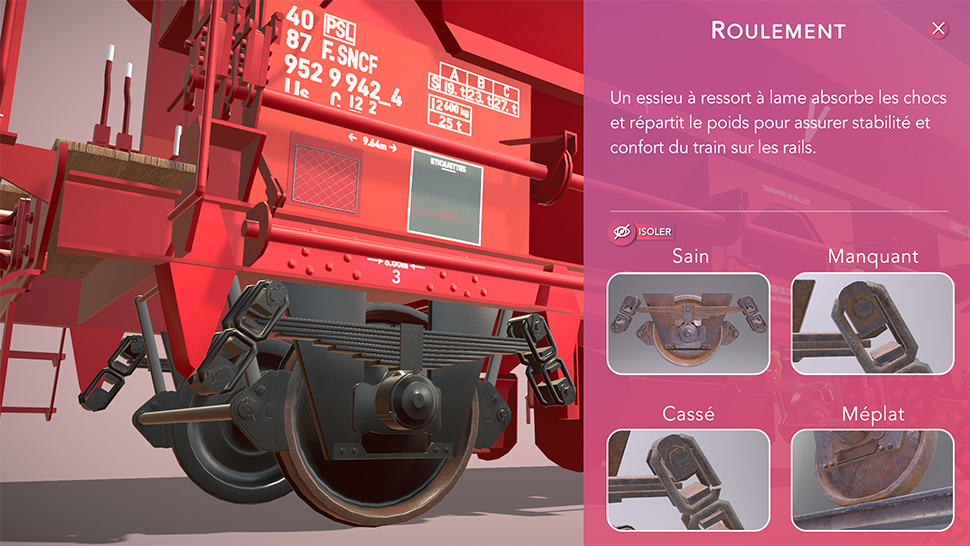Image resolution: width=970 pixels, height=546 pixels.
Task: Choose the Cassé defect thumbnail
Action: click(x=688, y=479)
